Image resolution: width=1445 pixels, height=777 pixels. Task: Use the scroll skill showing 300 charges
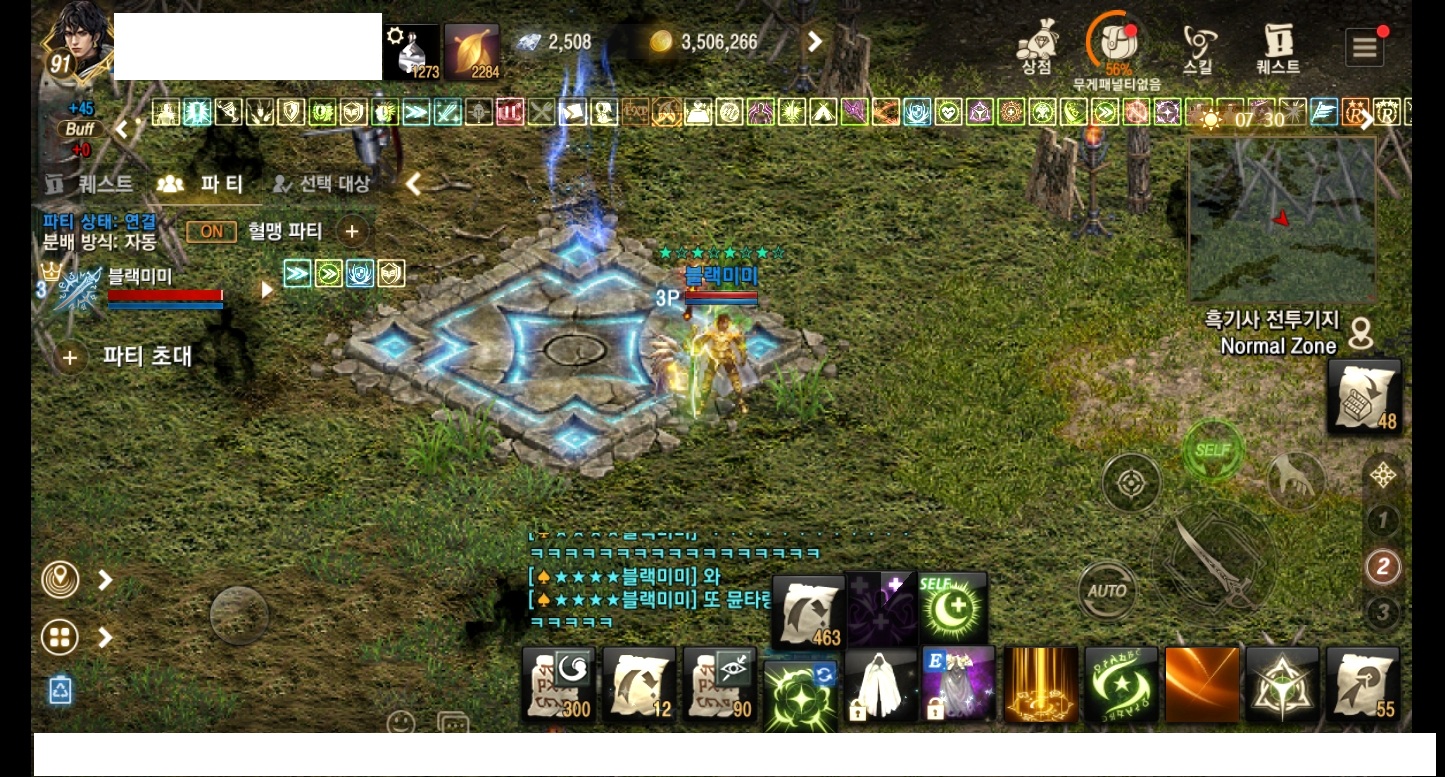(558, 686)
